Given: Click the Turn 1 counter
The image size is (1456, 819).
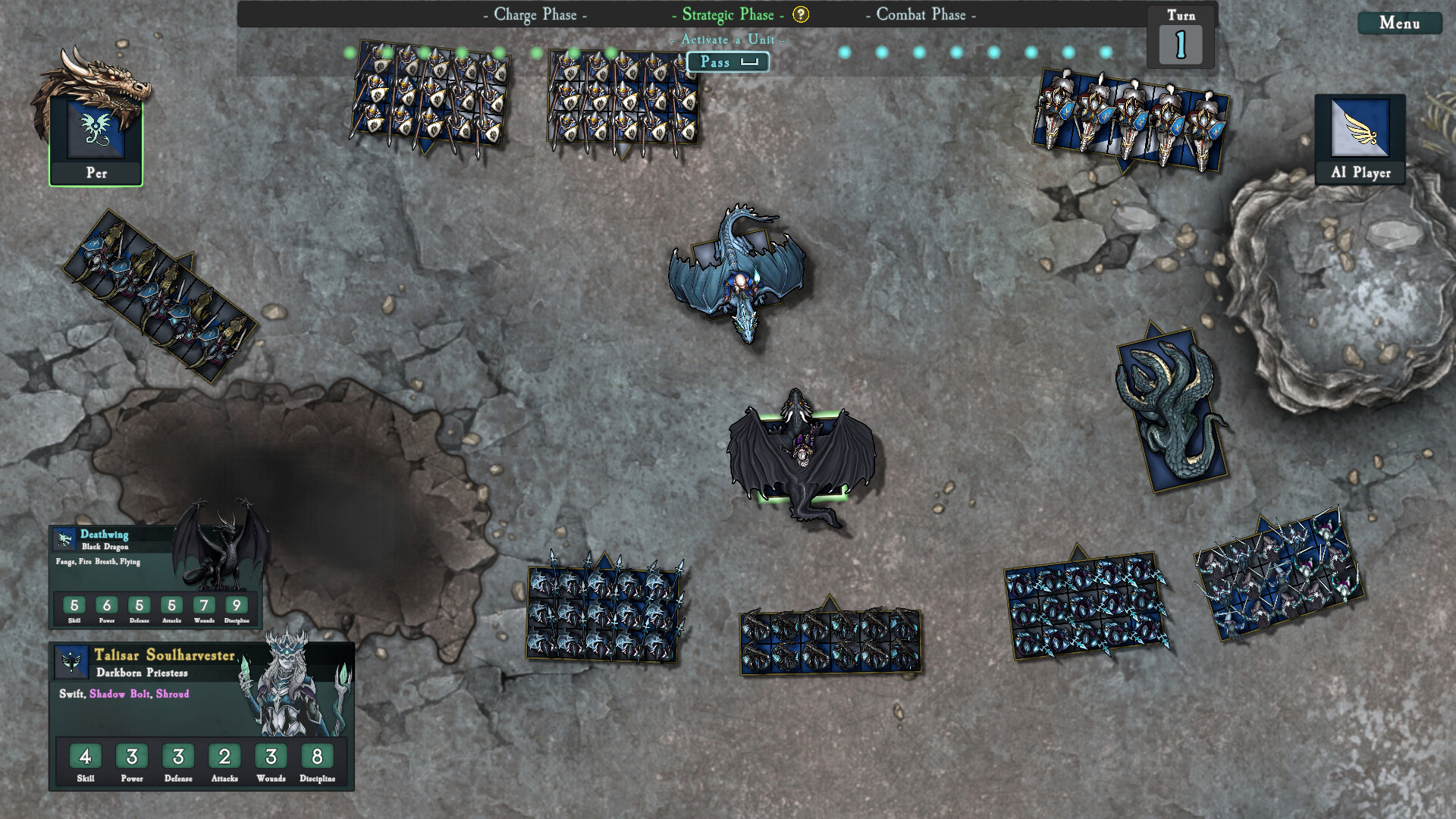Looking at the screenshot, I should [x=1180, y=43].
